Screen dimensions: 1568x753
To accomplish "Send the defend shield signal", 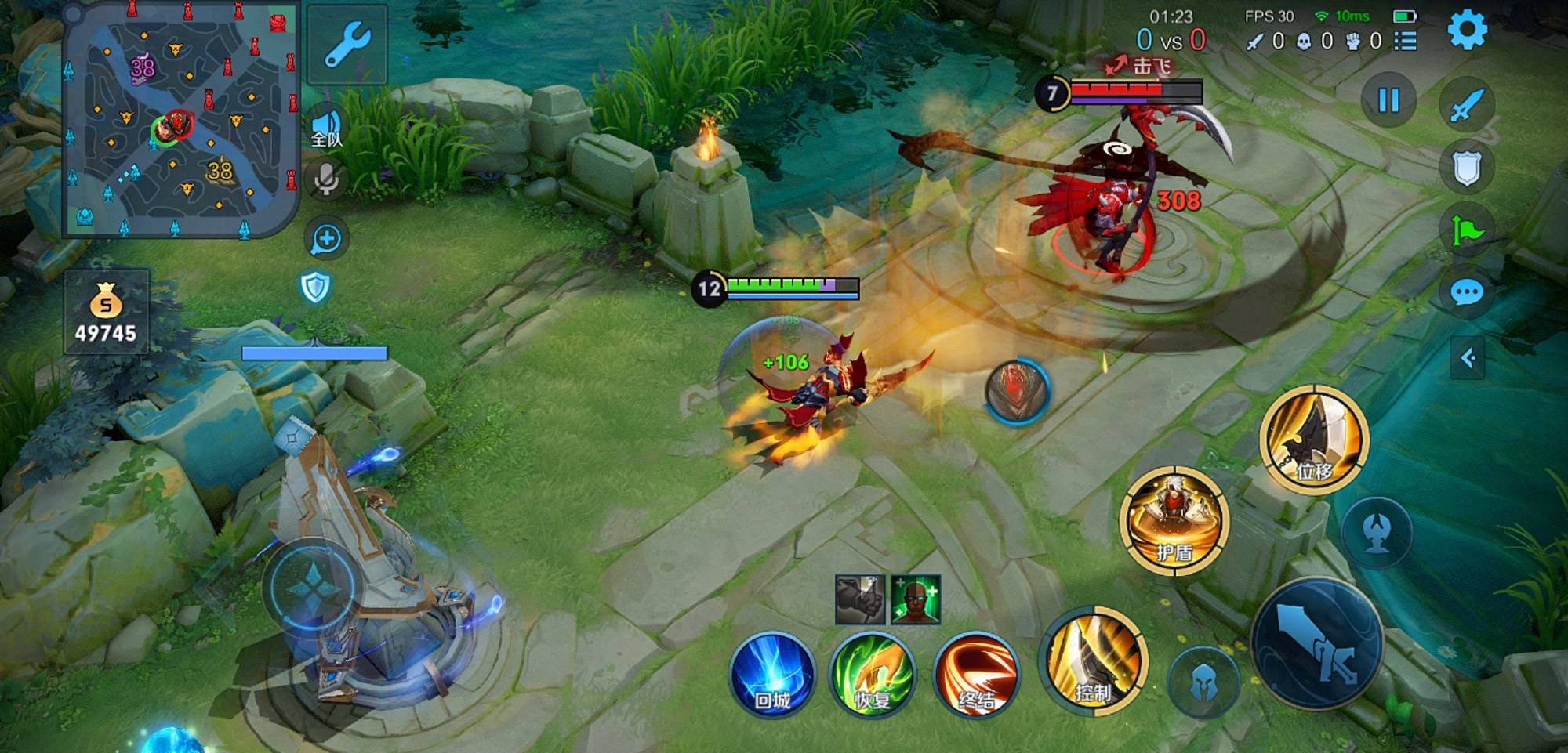I will [x=1466, y=168].
